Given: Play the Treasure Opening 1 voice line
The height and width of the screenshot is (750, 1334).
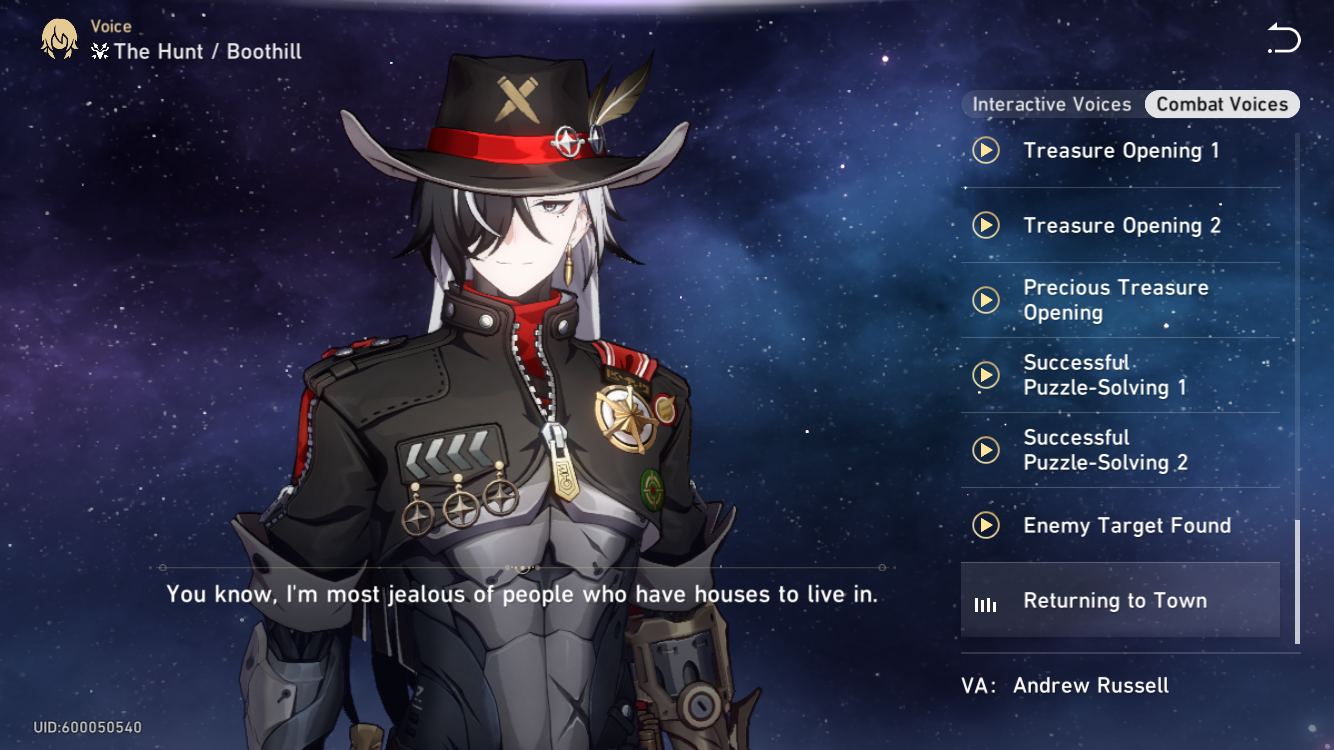Looking at the screenshot, I should pyautogui.click(x=986, y=150).
